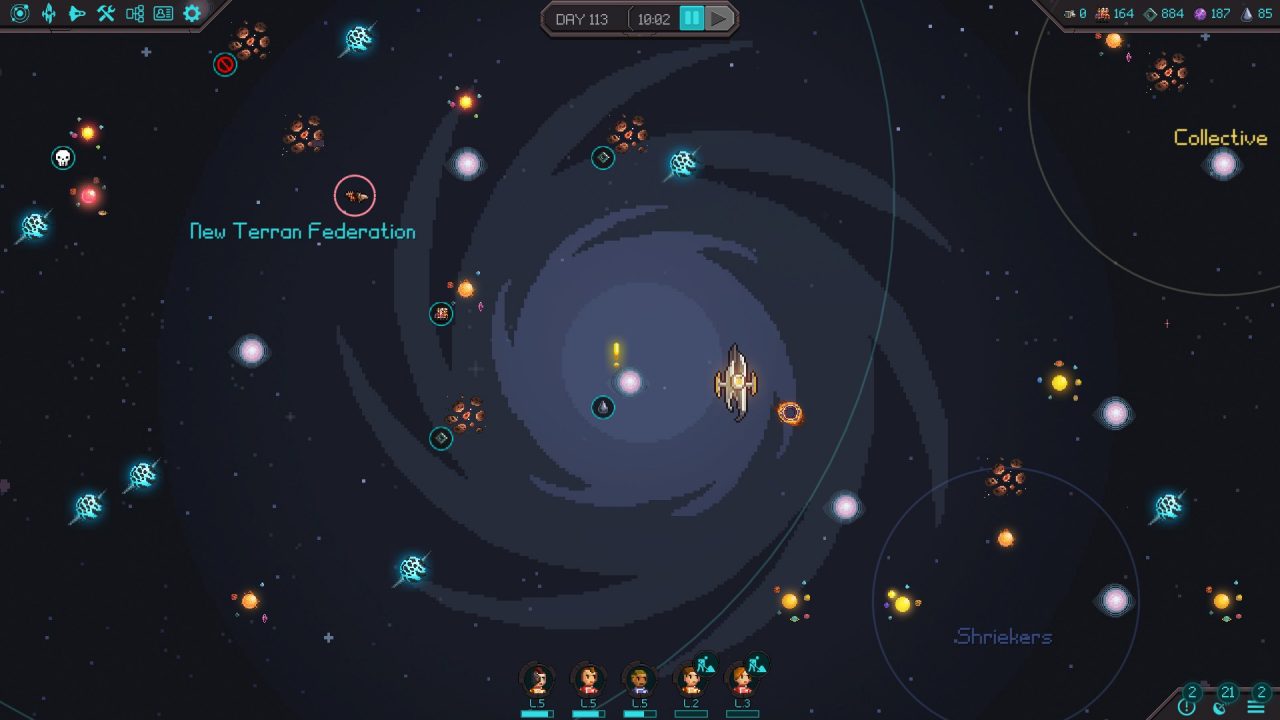Screen dimensions: 1280x720
Task: Open the tech tree diagram icon
Action: (135, 13)
